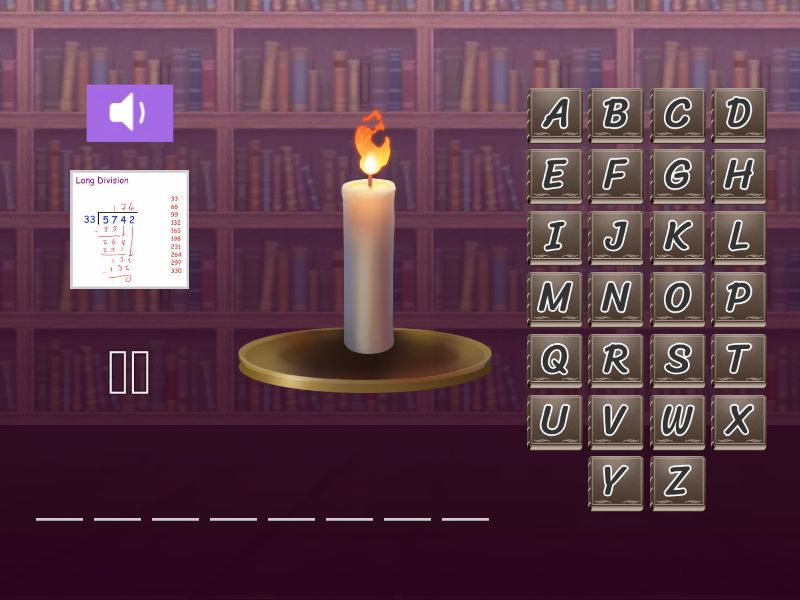Guess the letter X
The width and height of the screenshot is (800, 600).
coord(739,421)
